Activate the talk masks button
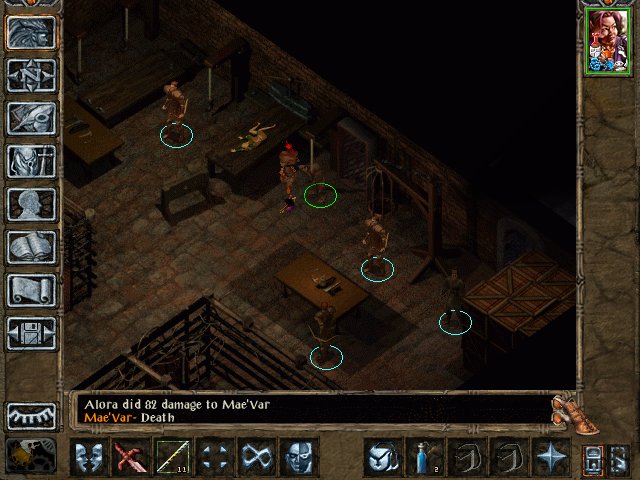 (88, 458)
